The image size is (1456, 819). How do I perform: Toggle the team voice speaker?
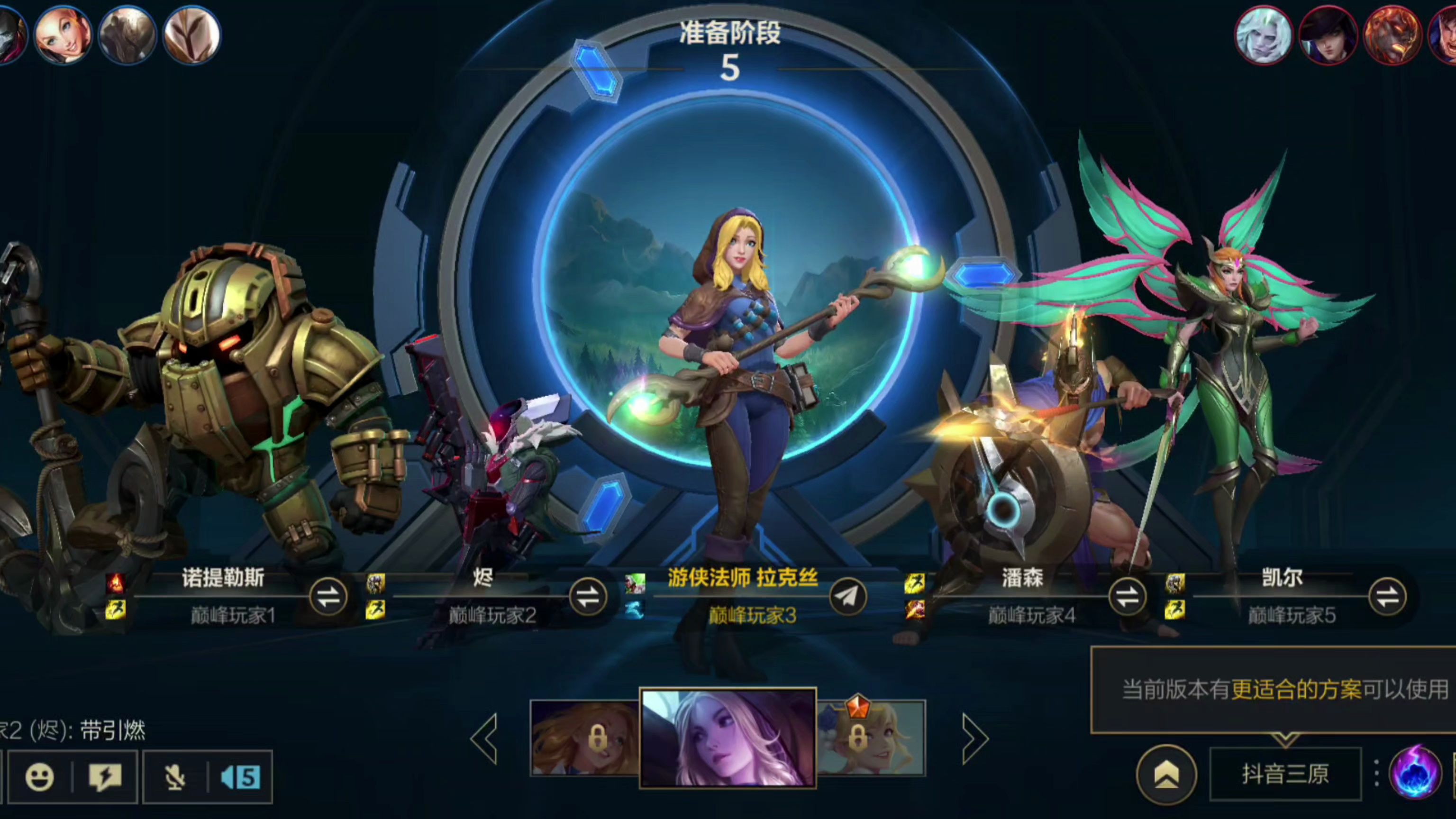coord(240,777)
